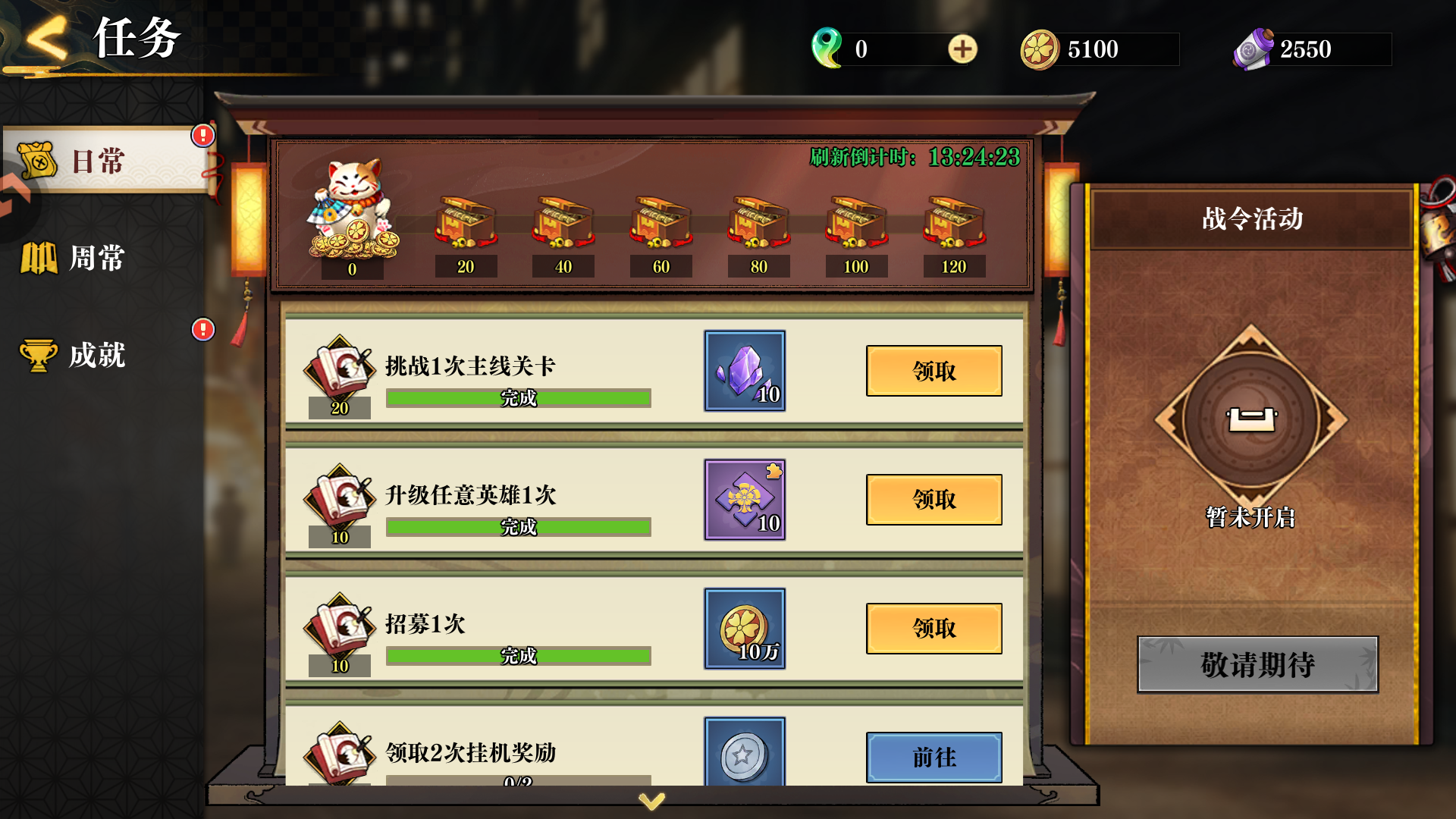
Task: Click the 10万 gold coin reward icon
Action: coord(744,629)
